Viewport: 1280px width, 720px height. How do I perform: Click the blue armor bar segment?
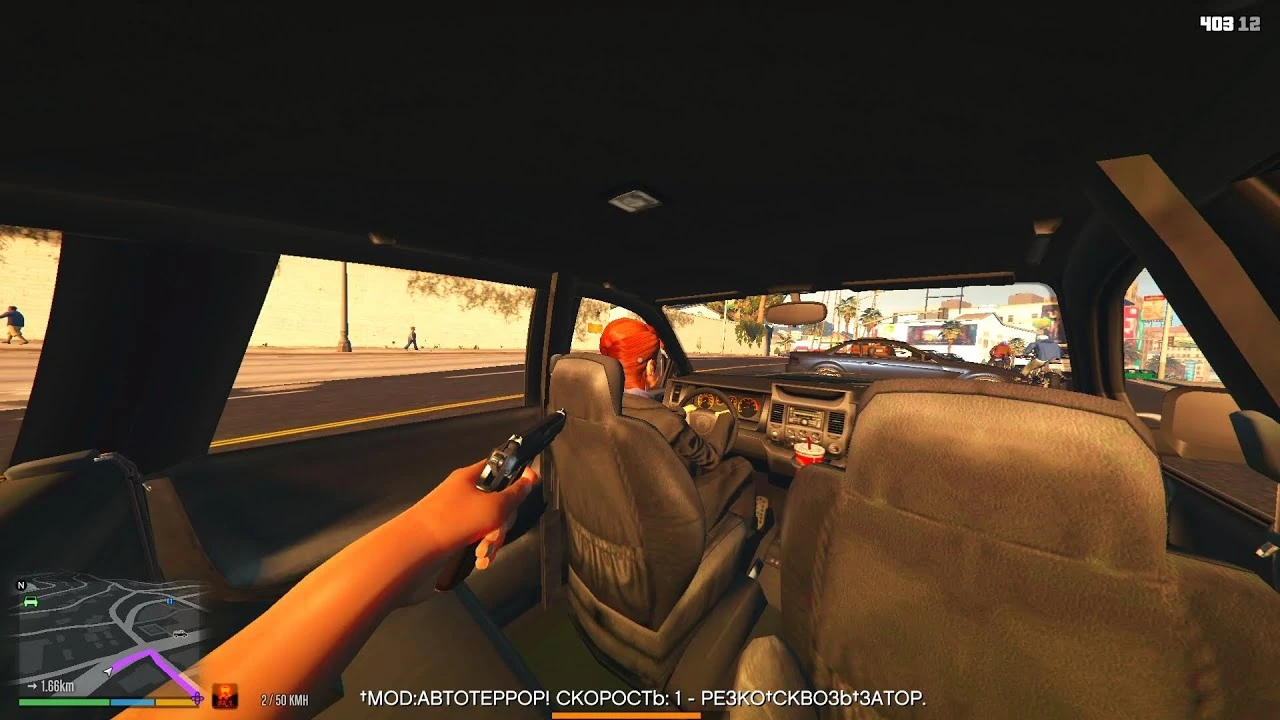point(132,701)
